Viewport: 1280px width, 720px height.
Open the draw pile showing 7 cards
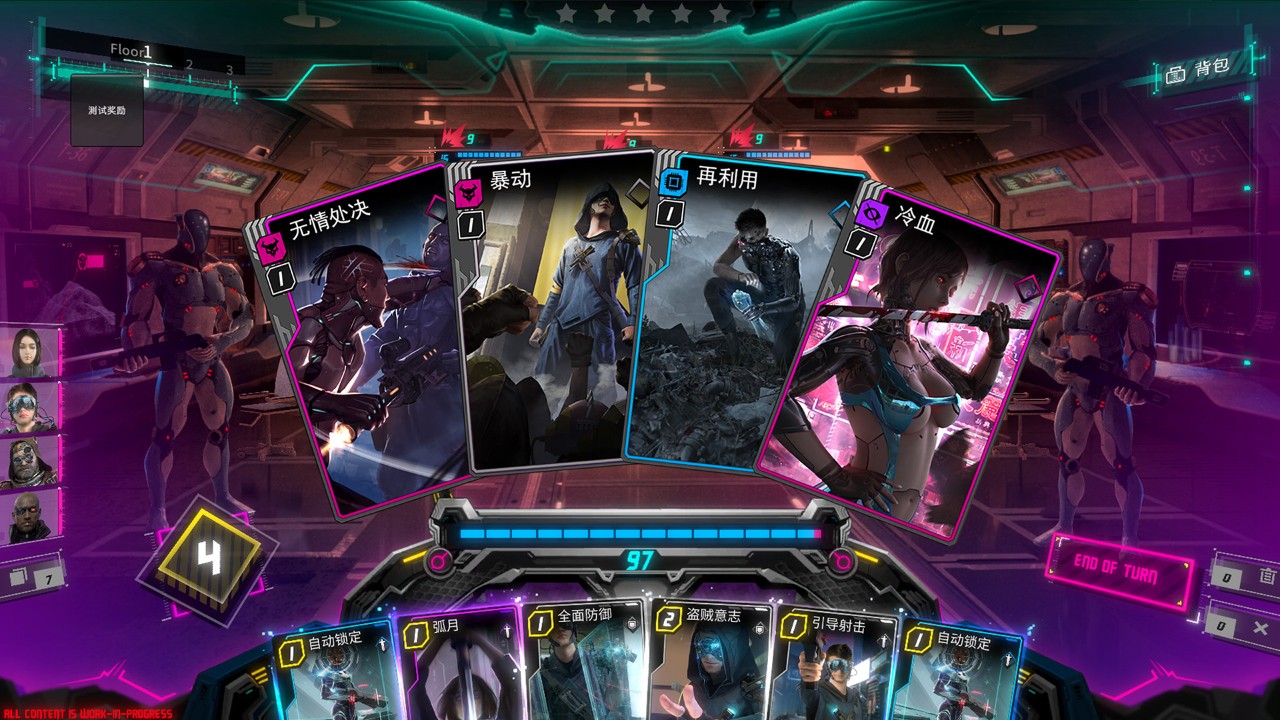[x=32, y=578]
